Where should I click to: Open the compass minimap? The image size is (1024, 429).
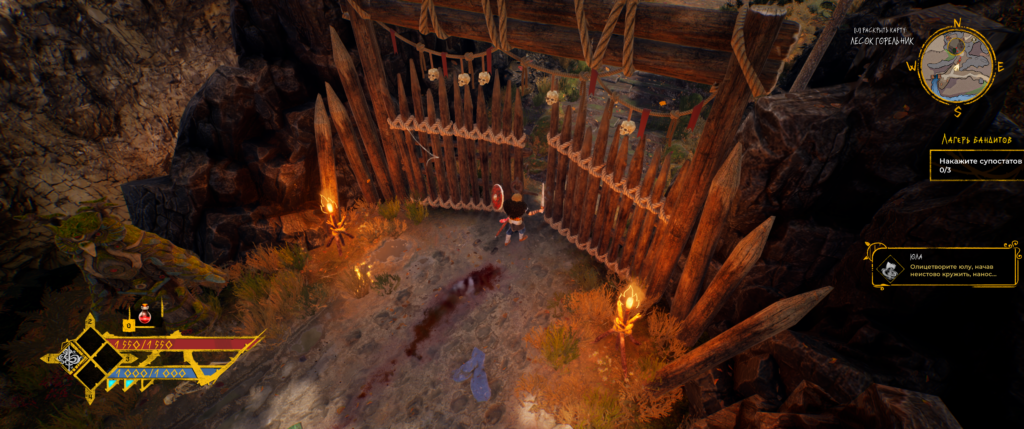pos(956,64)
